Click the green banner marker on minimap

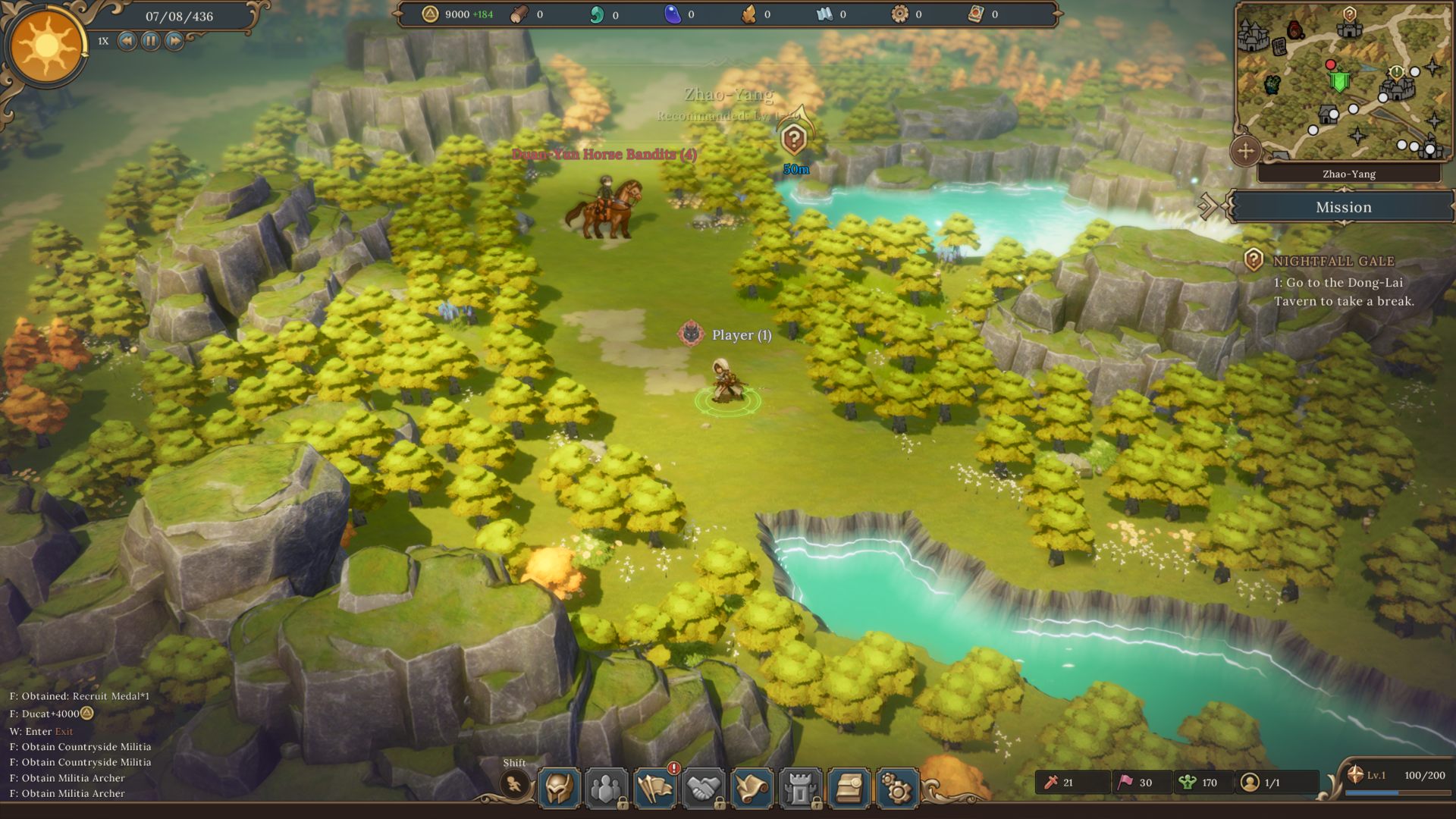[x=1340, y=81]
